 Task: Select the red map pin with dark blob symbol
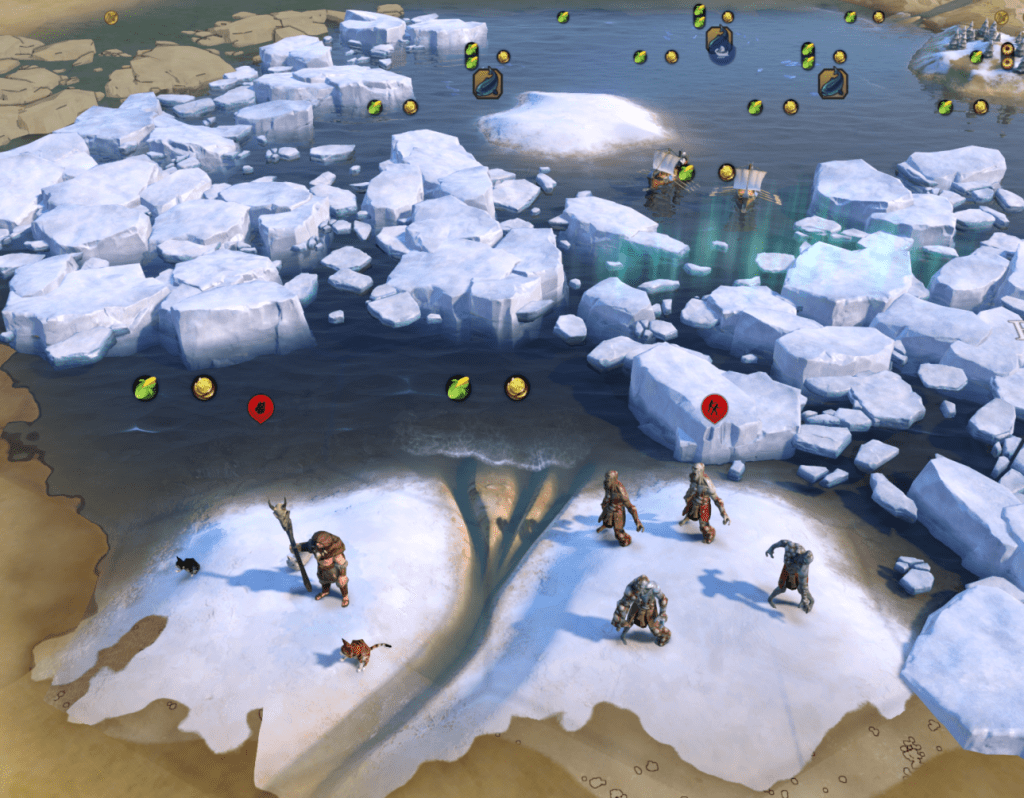click(260, 407)
